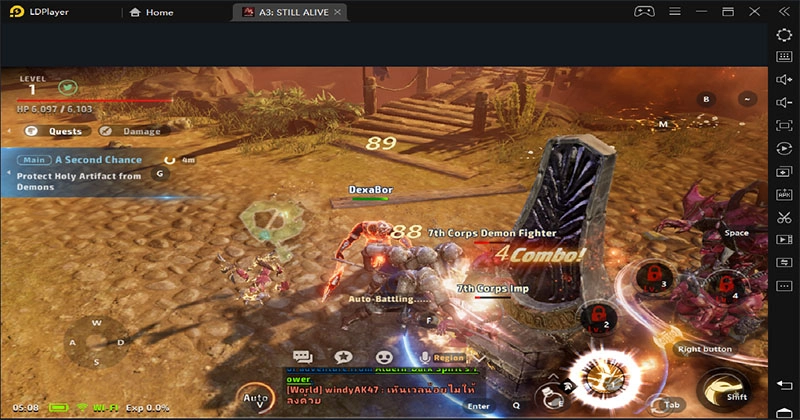800x420 pixels.
Task: Trigger the glowing main attack skill
Action: click(604, 380)
